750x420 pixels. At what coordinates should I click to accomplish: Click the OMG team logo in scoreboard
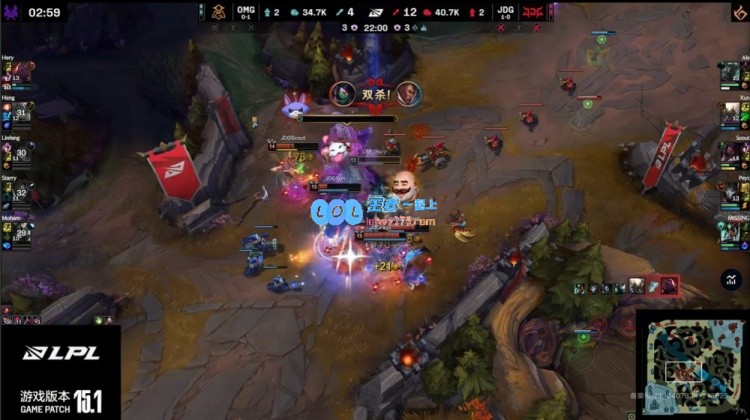tap(219, 12)
